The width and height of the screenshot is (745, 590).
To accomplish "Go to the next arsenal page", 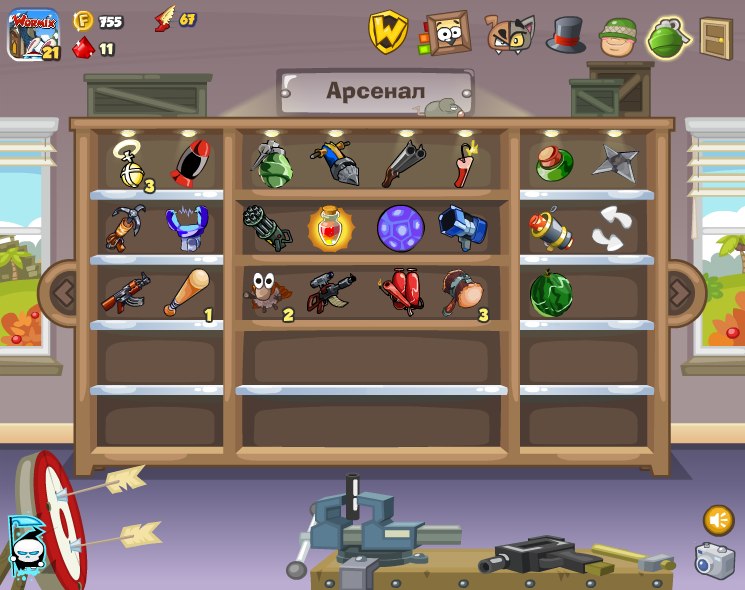I will [x=680, y=293].
